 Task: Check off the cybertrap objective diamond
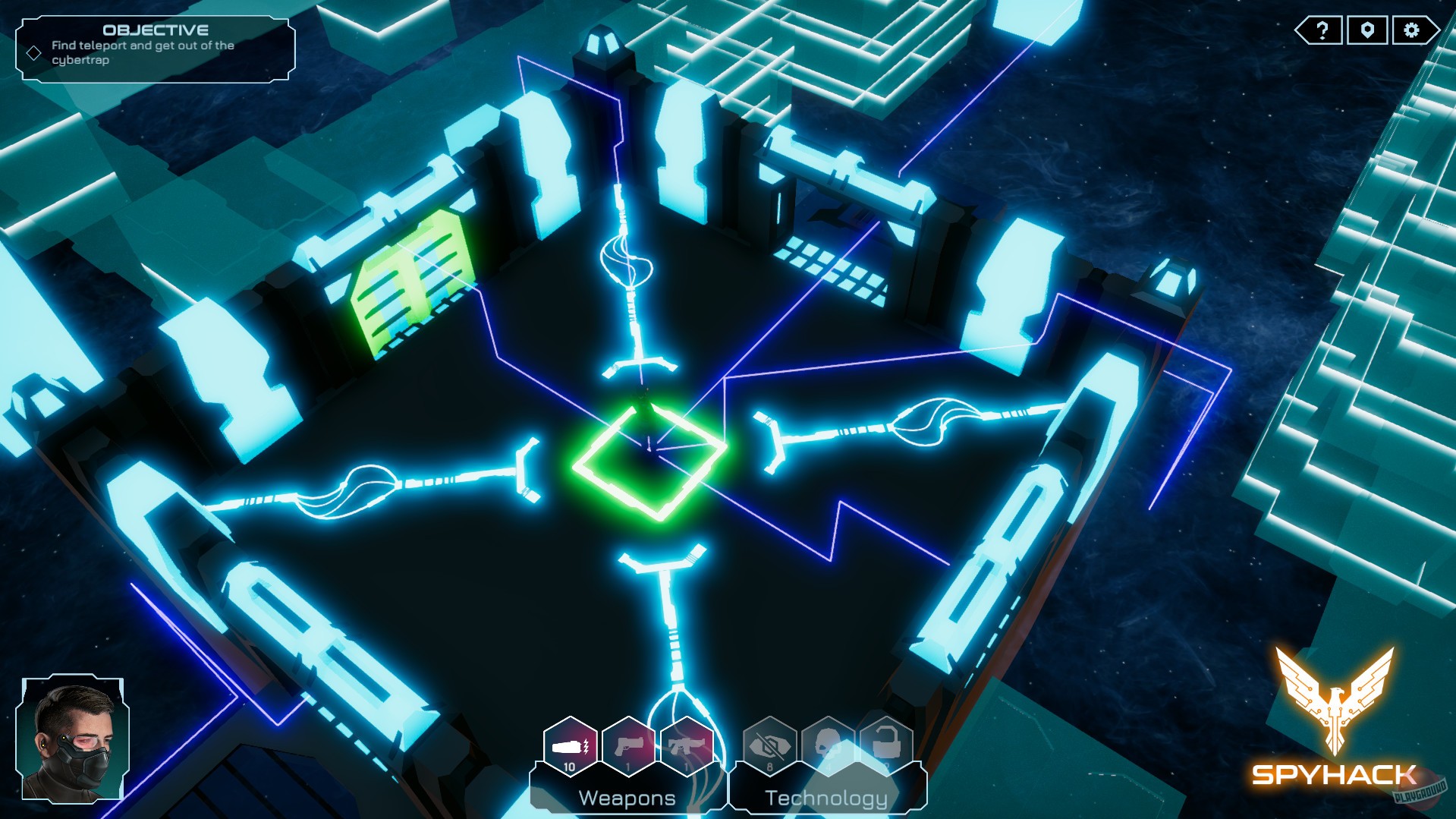point(33,52)
